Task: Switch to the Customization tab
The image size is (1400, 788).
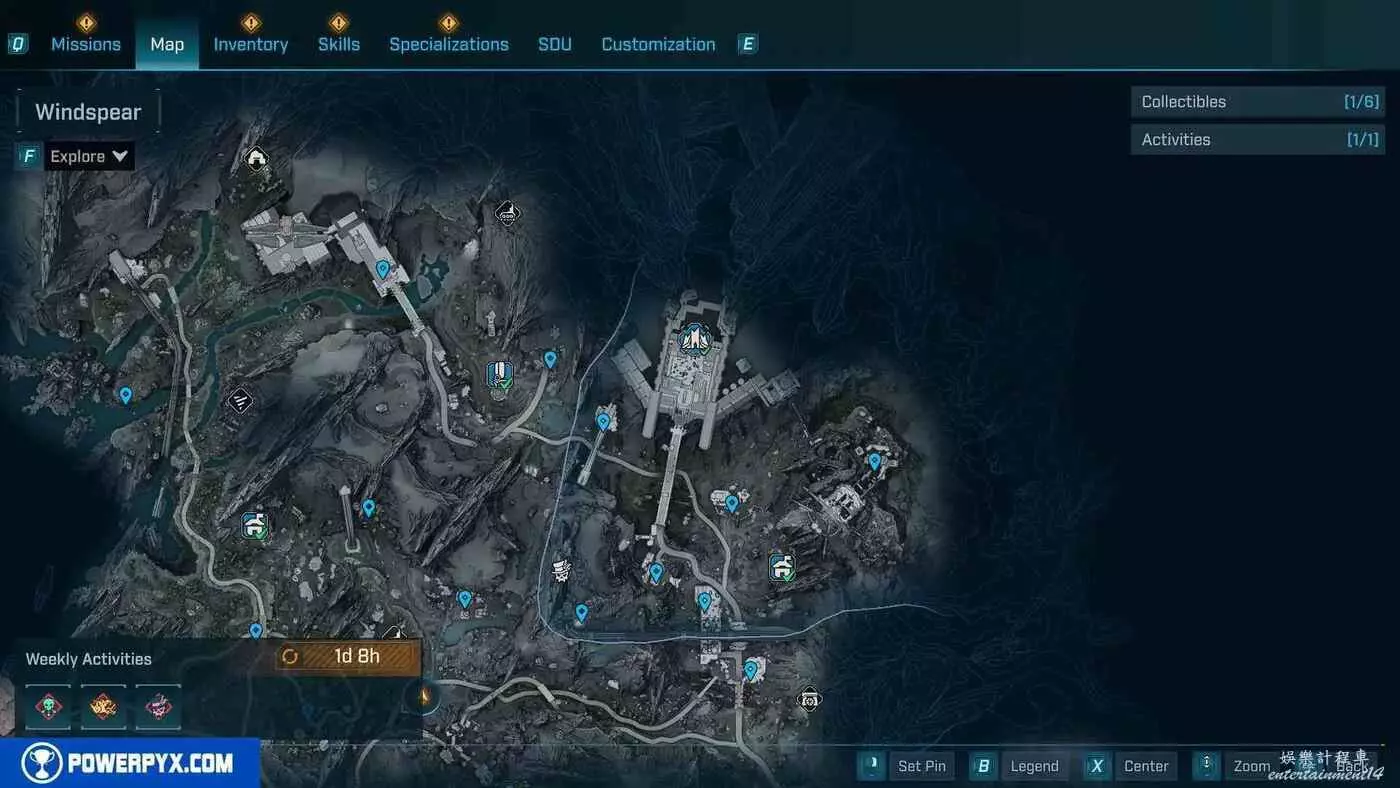Action: [x=658, y=44]
